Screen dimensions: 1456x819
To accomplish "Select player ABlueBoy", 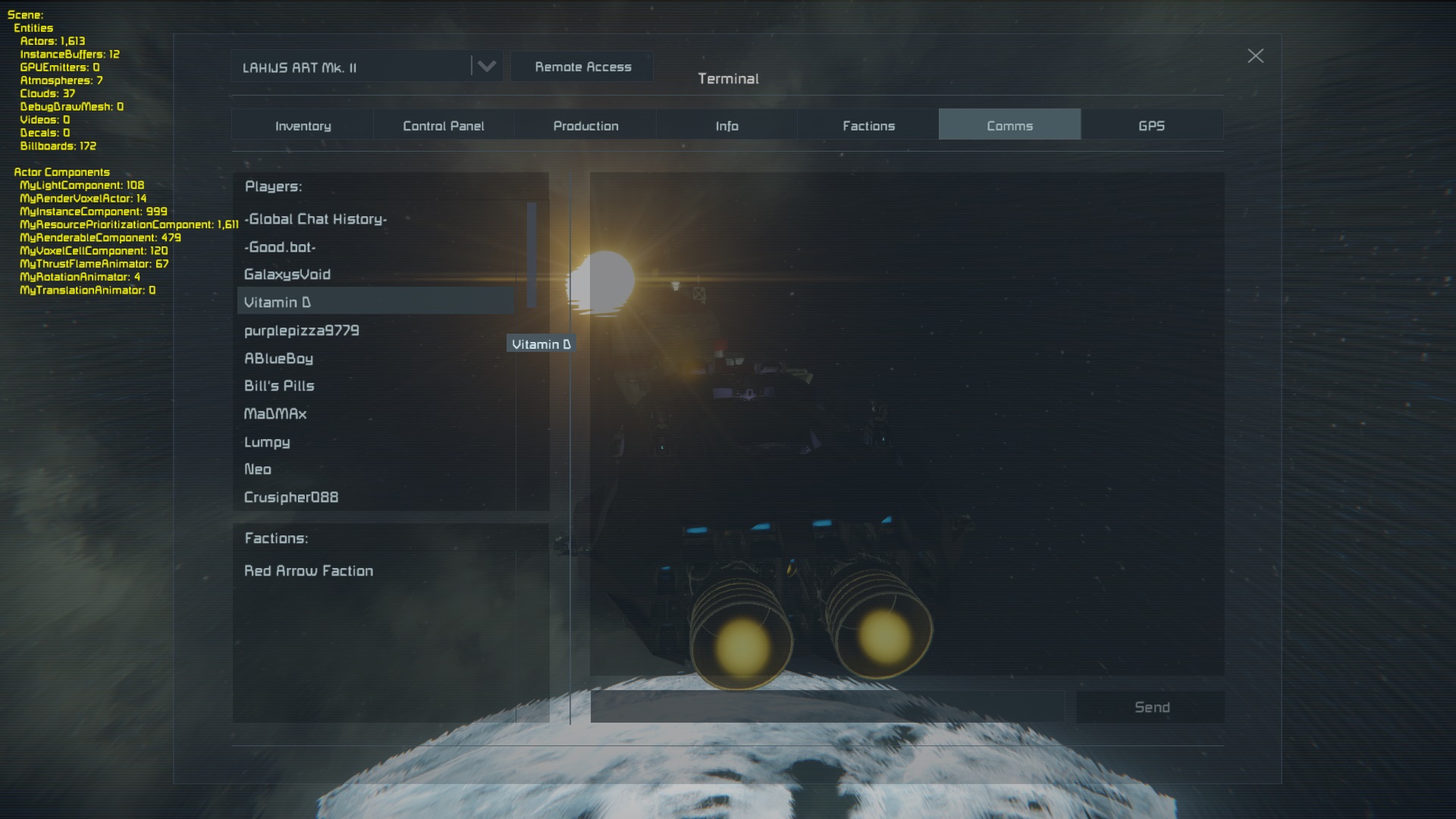I will 278,359.
